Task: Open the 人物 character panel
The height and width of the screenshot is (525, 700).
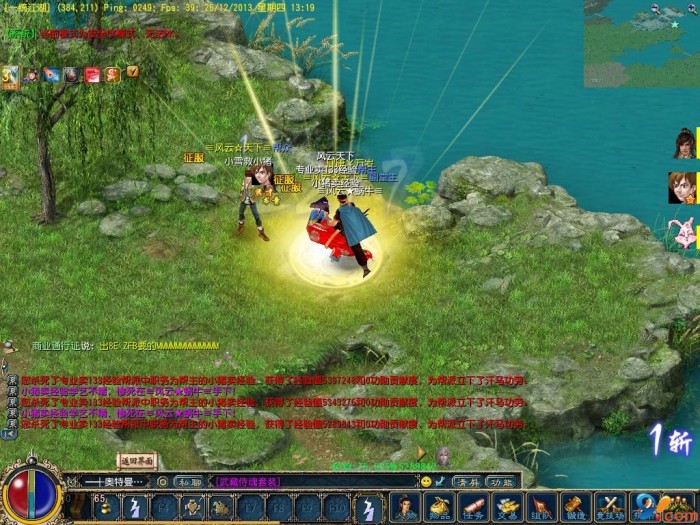Action: (403, 507)
